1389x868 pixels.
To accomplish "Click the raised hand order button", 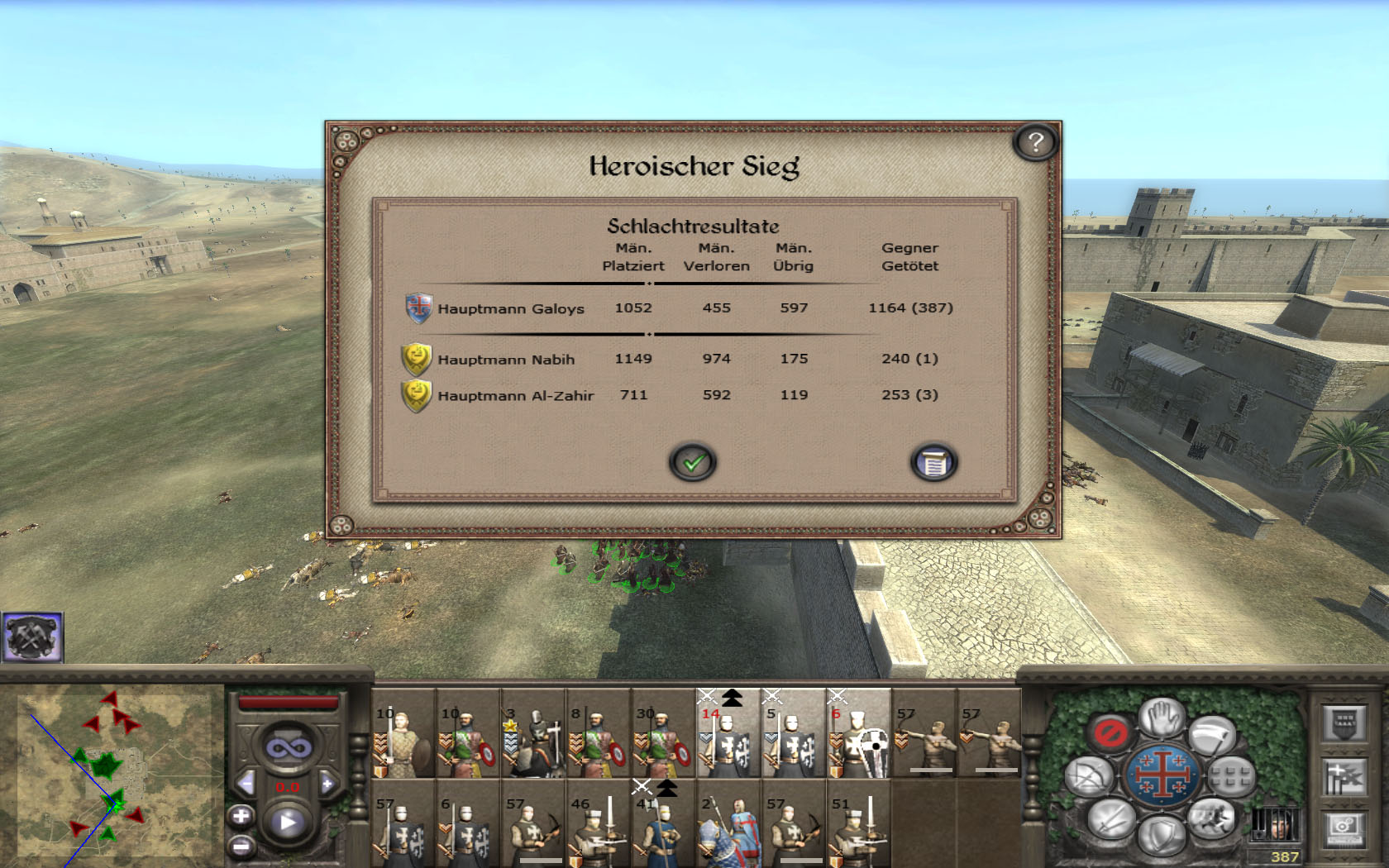I will 1162,718.
